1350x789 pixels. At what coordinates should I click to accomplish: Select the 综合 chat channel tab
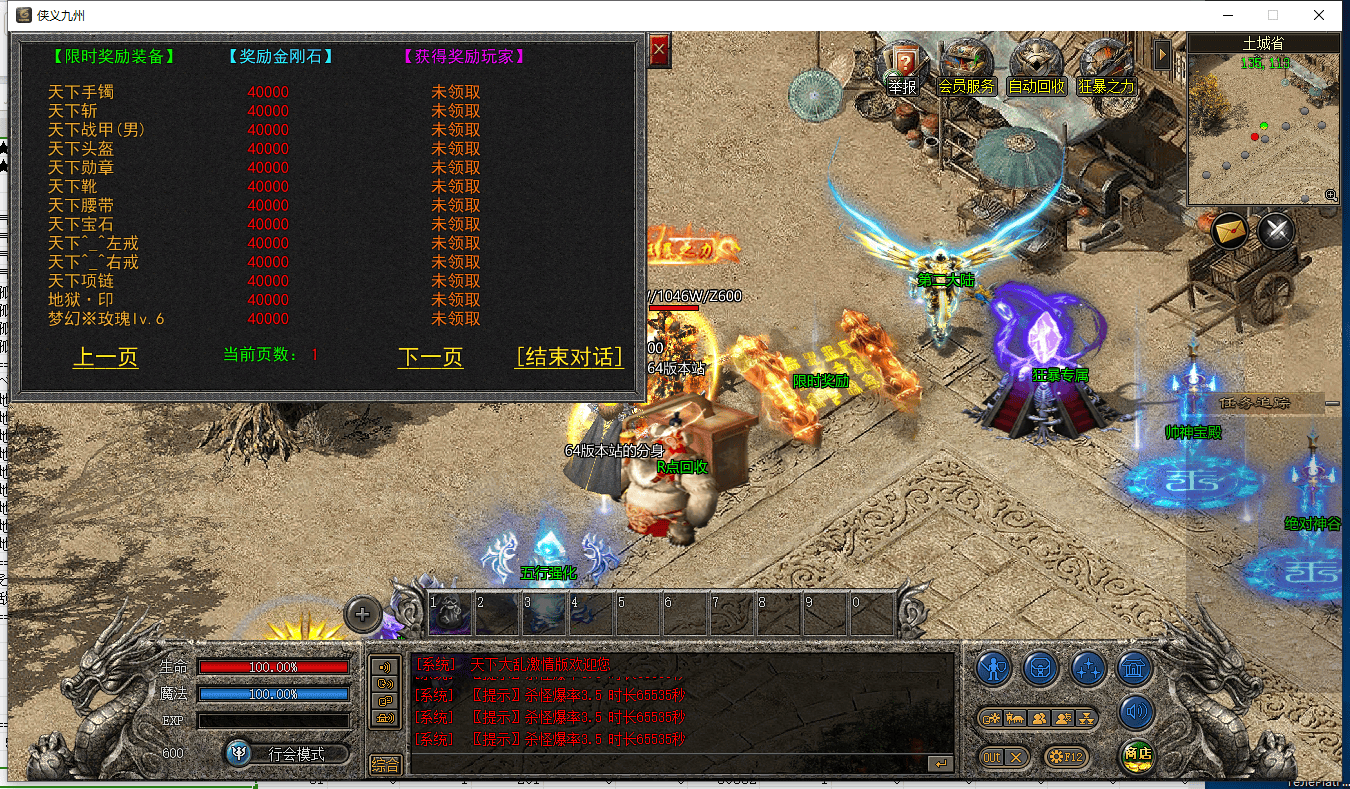pyautogui.click(x=385, y=764)
